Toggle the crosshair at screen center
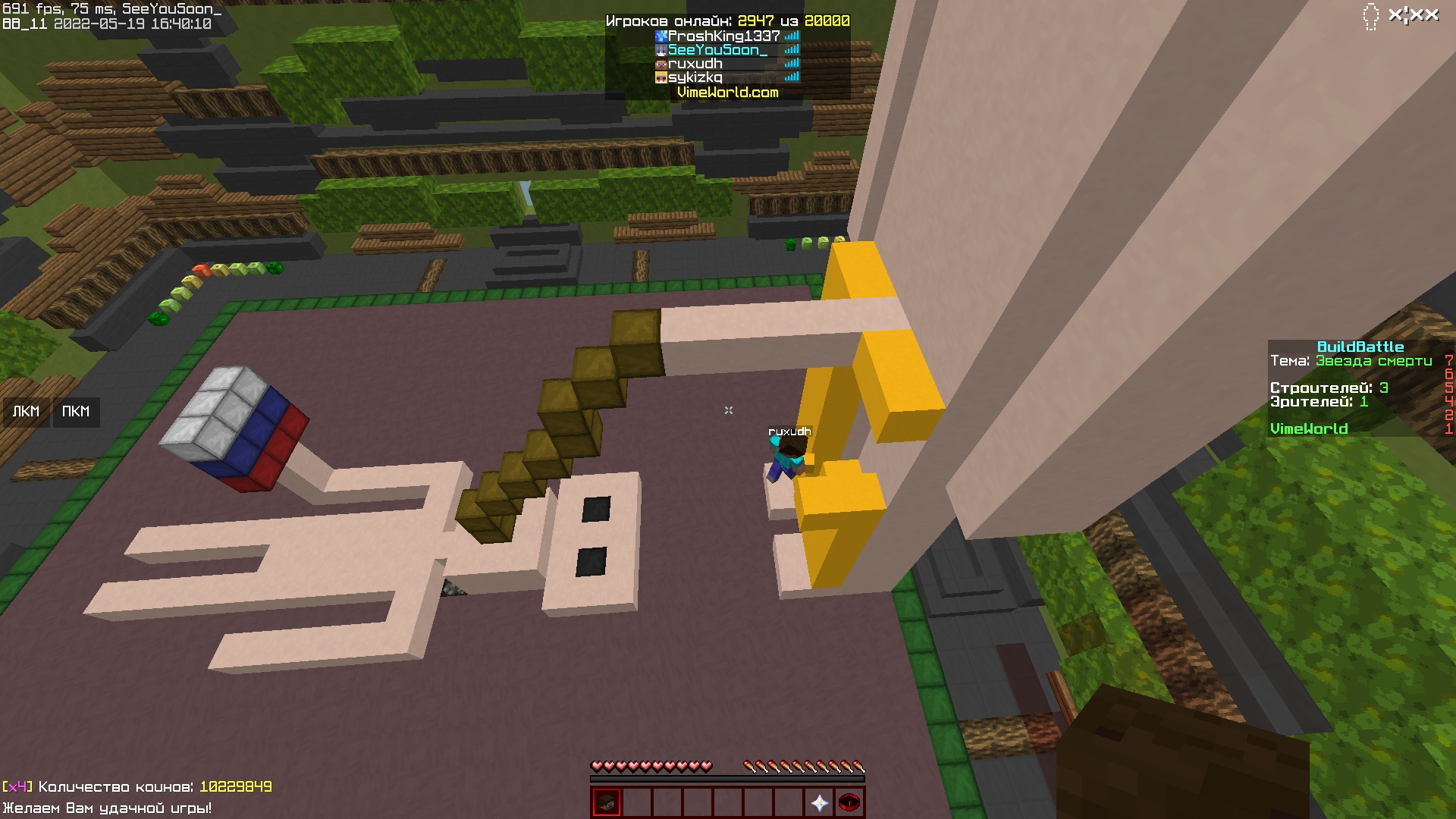Image resolution: width=1456 pixels, height=819 pixels. coord(728,409)
